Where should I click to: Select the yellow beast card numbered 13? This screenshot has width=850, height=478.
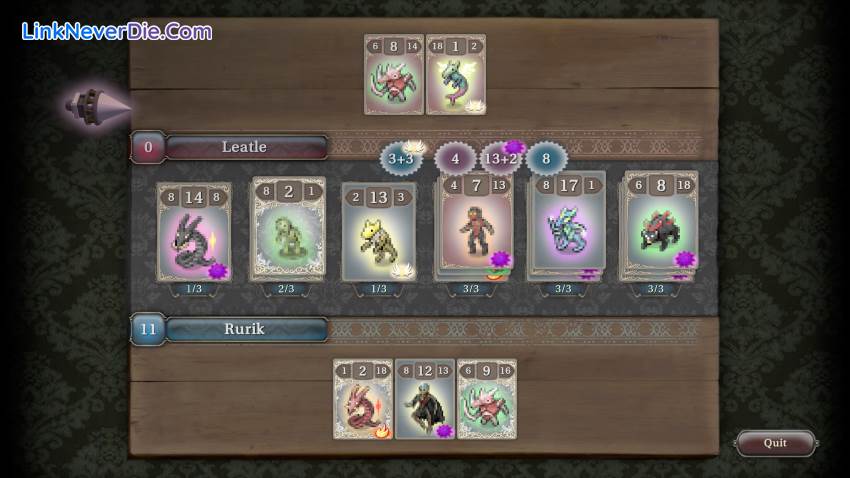(x=379, y=232)
